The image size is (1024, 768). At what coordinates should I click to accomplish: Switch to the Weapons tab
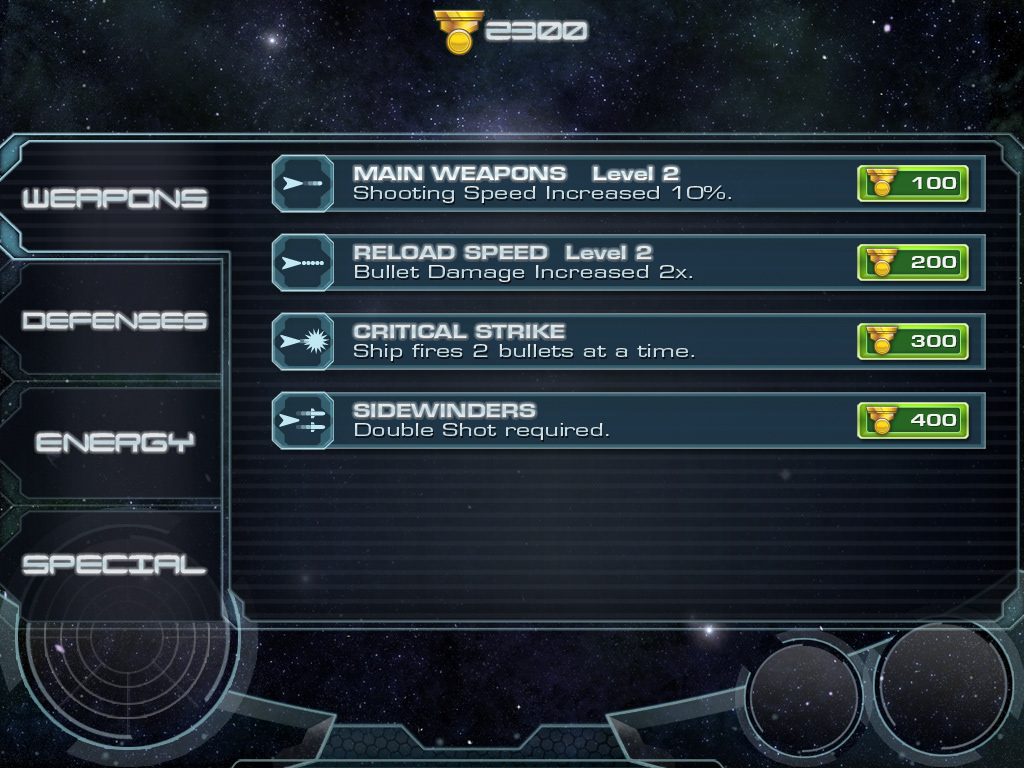pyautogui.click(x=114, y=198)
